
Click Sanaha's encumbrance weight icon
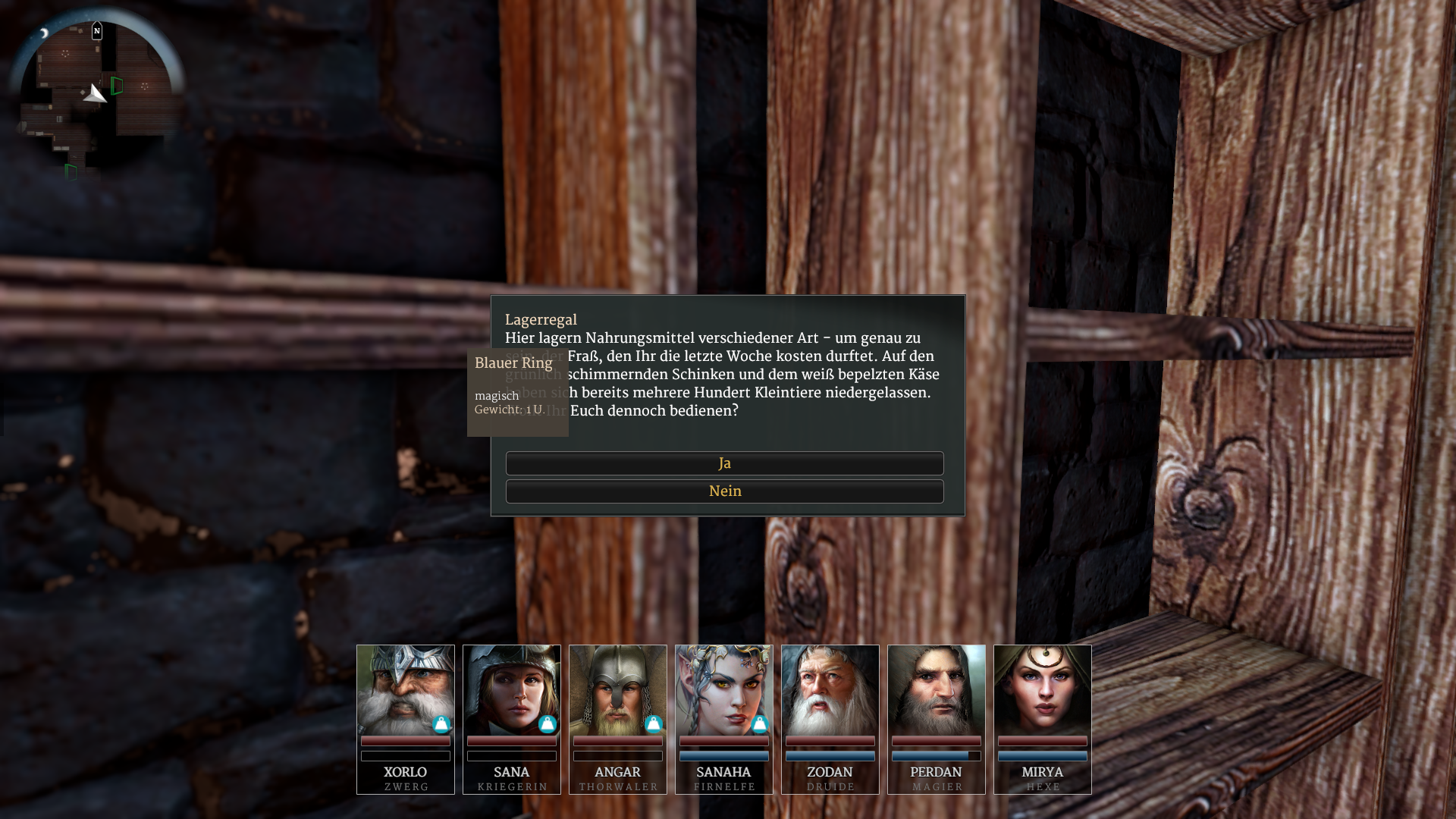click(x=760, y=724)
